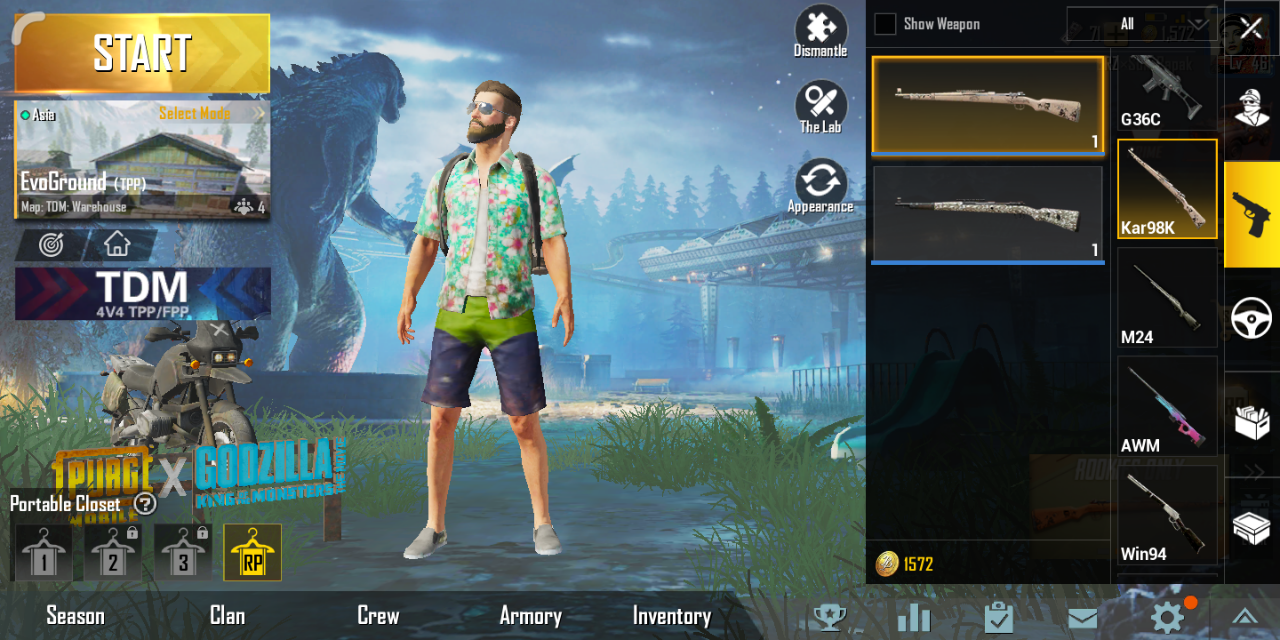The height and width of the screenshot is (640, 1280).
Task: Switch to the vehicle steering wheel tab
Action: (1251, 320)
